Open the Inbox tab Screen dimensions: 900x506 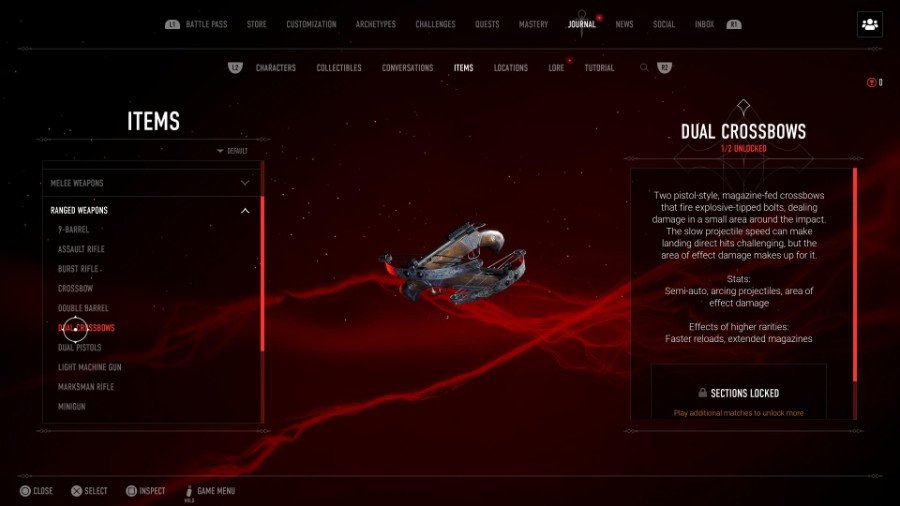pos(704,24)
